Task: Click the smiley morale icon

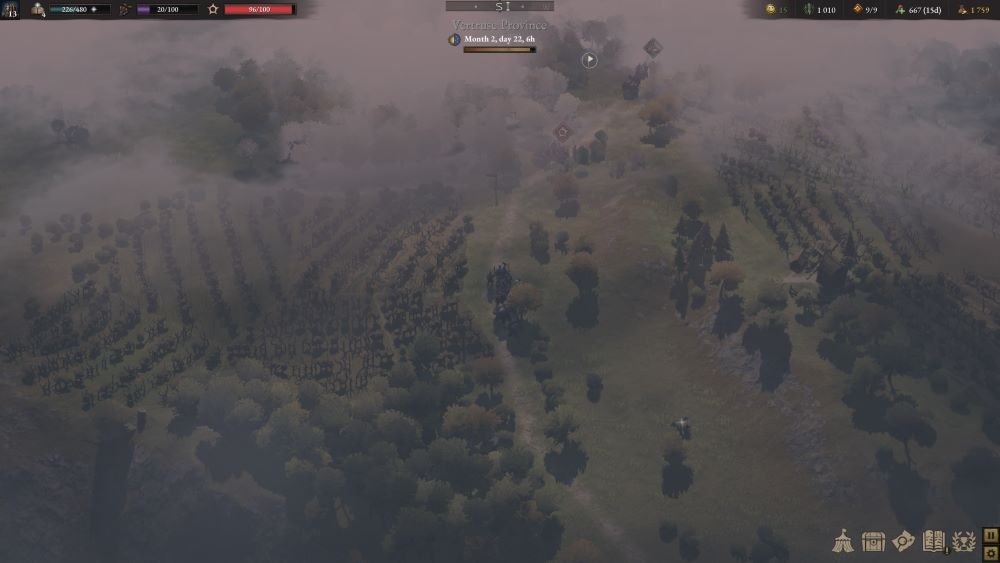Action: (771, 10)
